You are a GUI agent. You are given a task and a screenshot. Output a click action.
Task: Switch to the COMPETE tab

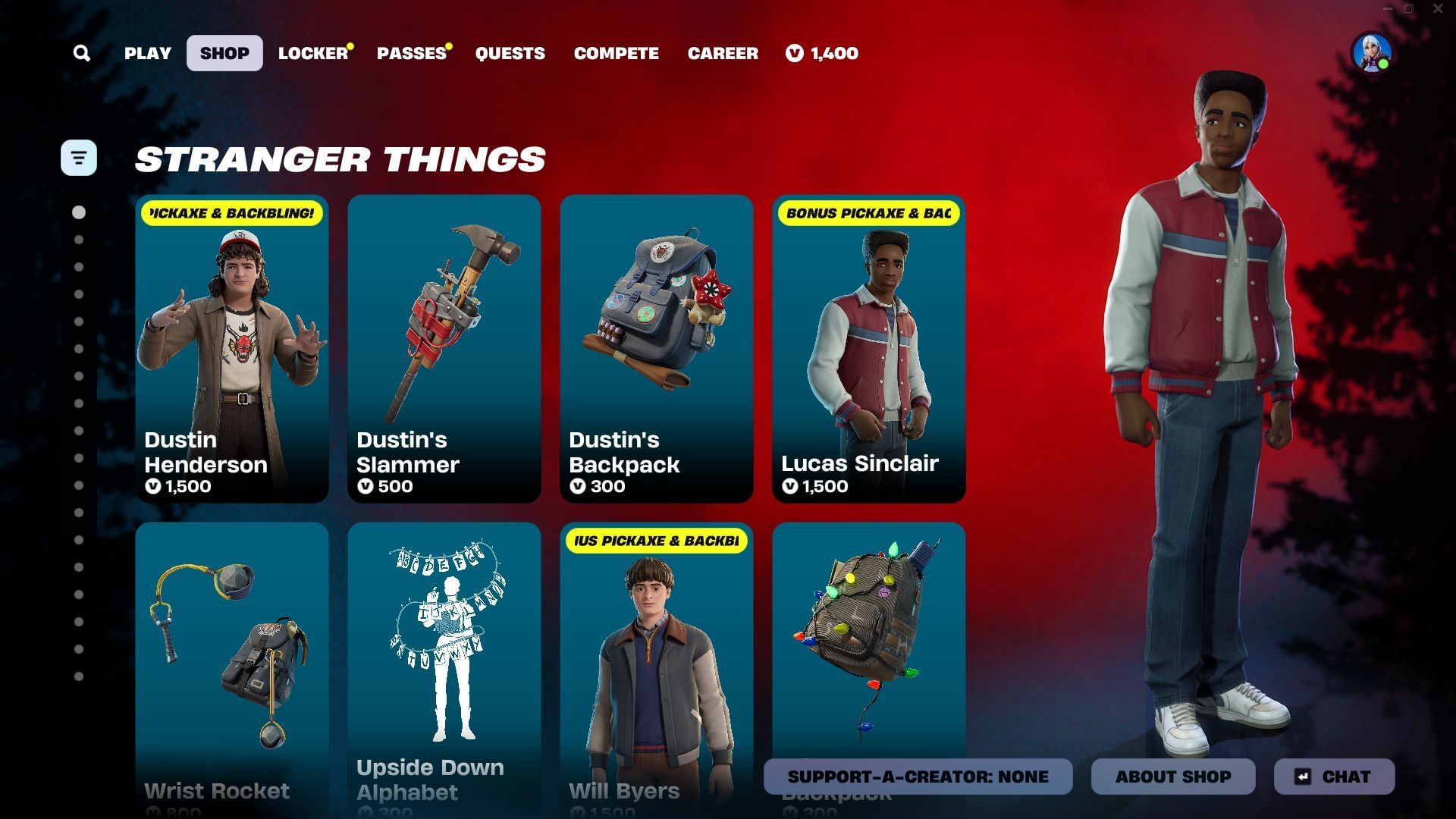tap(616, 53)
